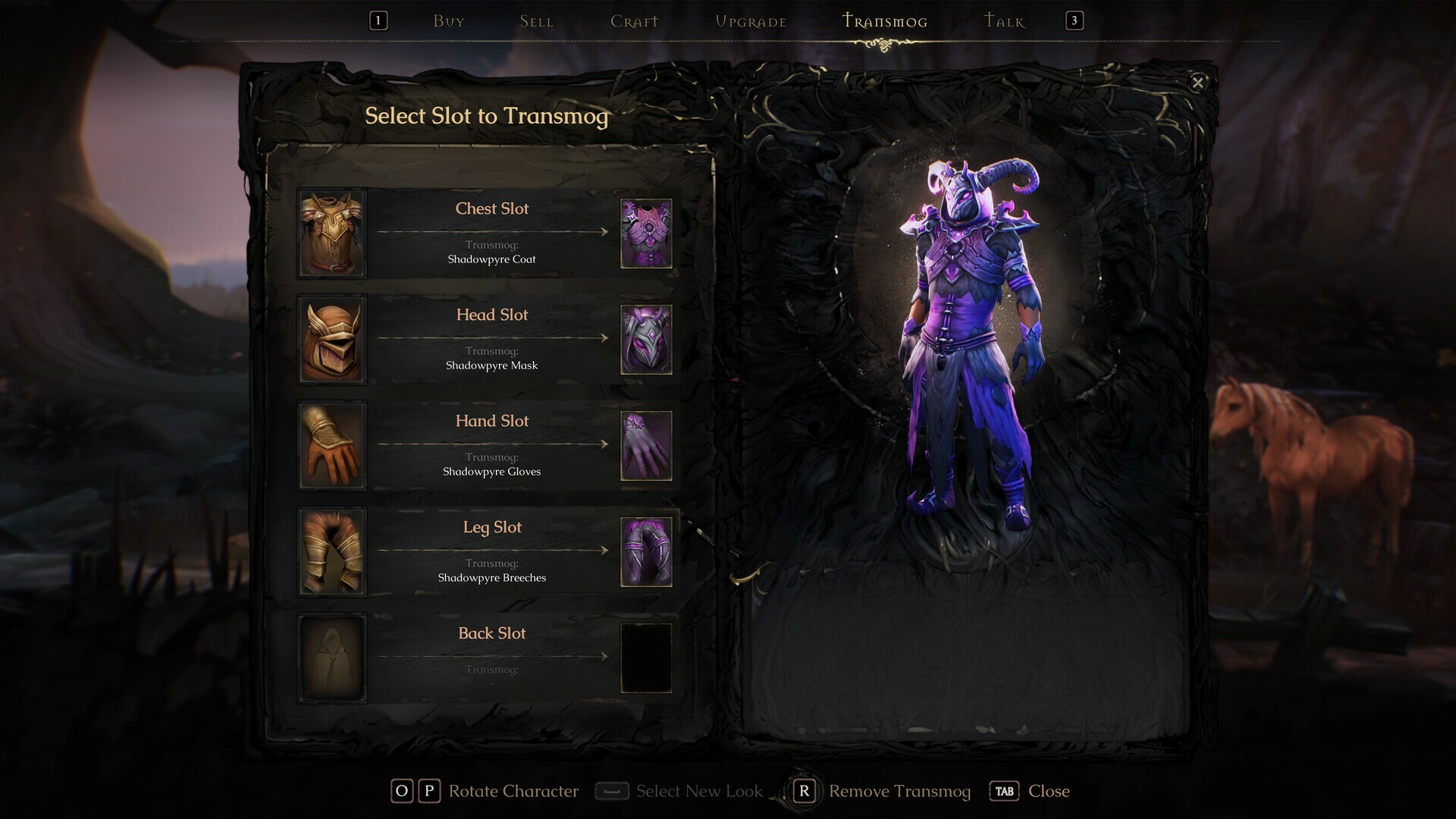This screenshot has height=819, width=1456.
Task: Click Remove Transmog option
Action: click(x=899, y=791)
